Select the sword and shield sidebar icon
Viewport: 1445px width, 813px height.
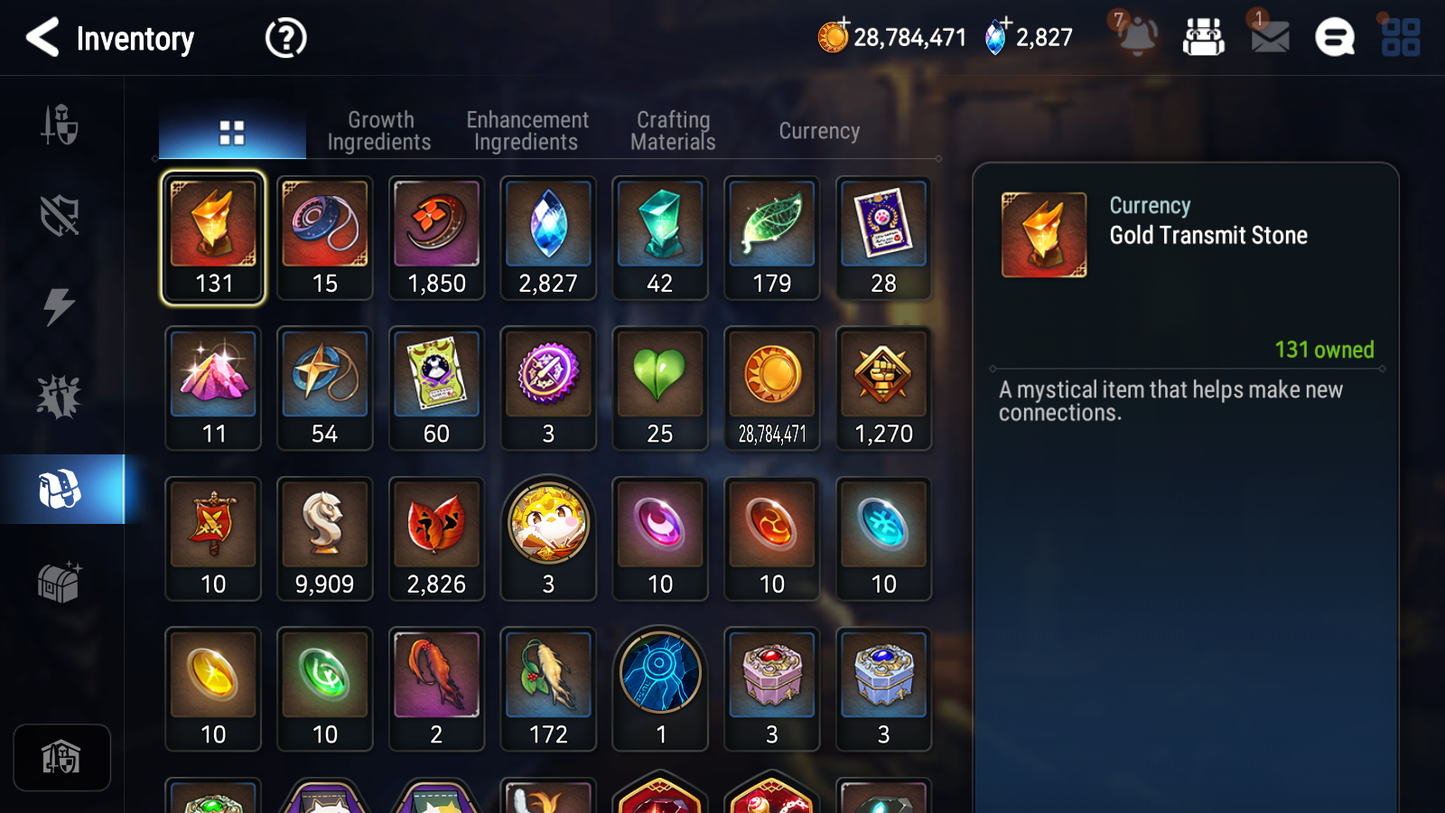click(x=62, y=124)
